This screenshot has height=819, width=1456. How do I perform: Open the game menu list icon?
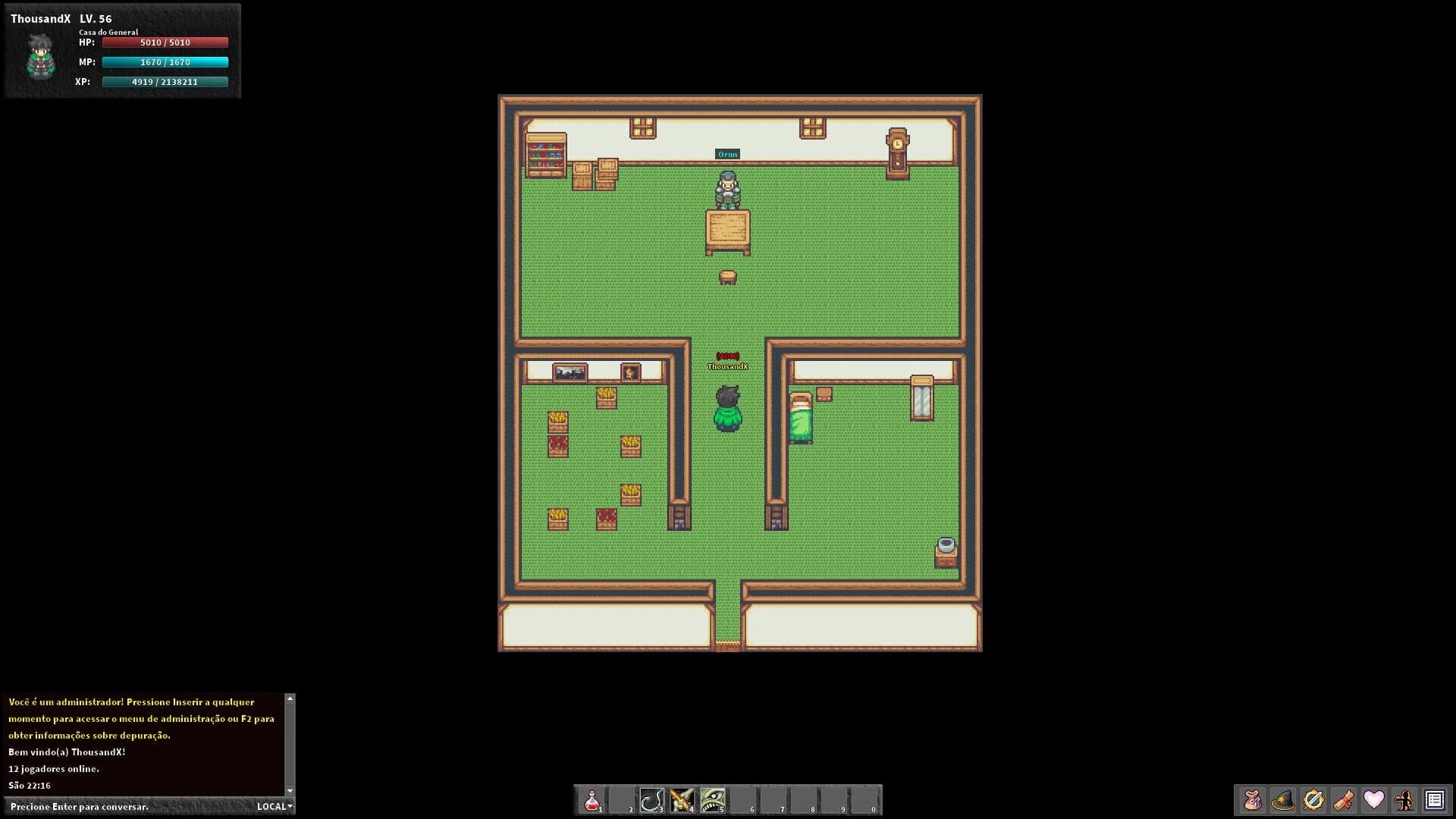[1433, 799]
